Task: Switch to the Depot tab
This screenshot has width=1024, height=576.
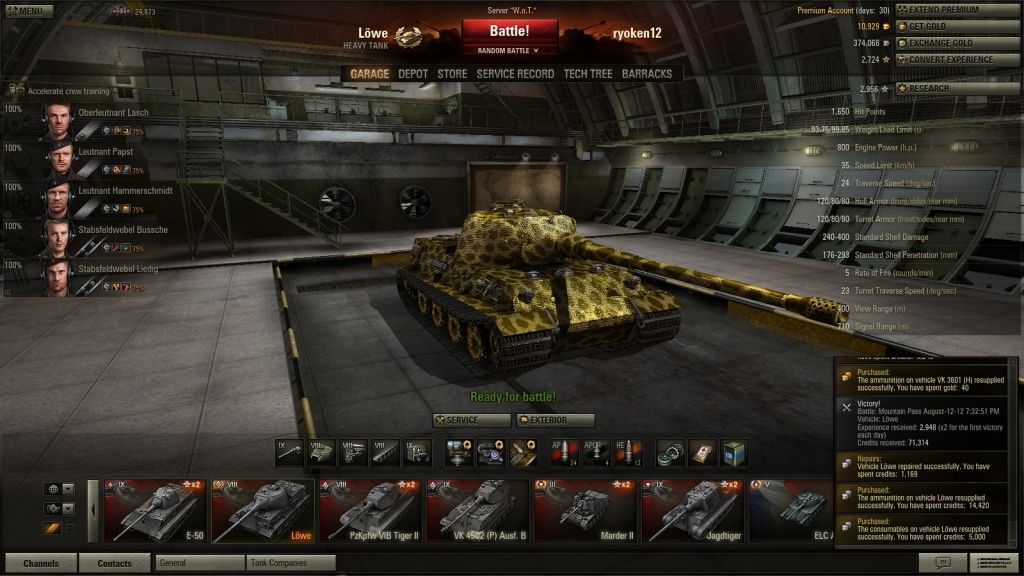Action: 413,74
